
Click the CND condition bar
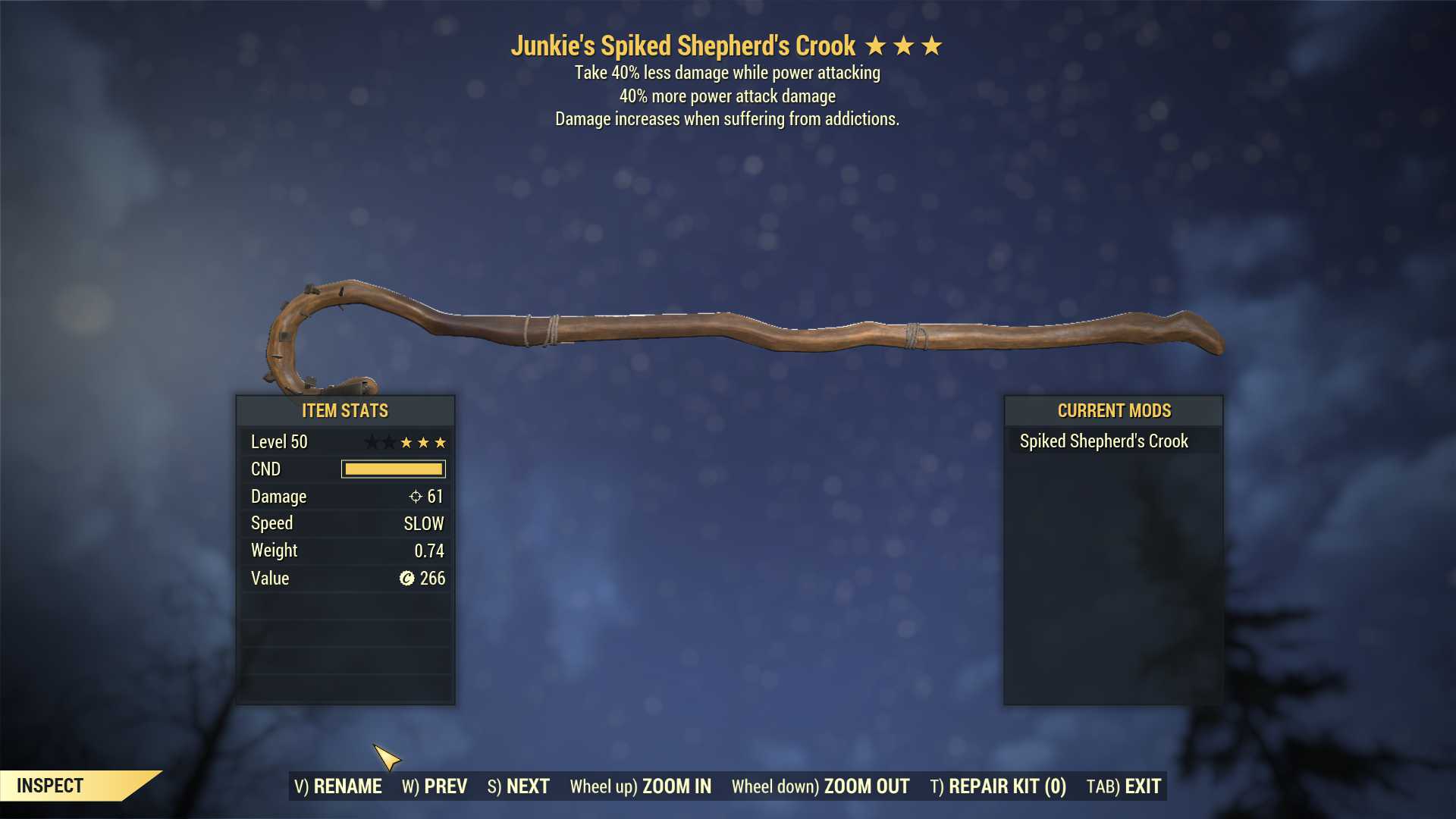tap(392, 469)
